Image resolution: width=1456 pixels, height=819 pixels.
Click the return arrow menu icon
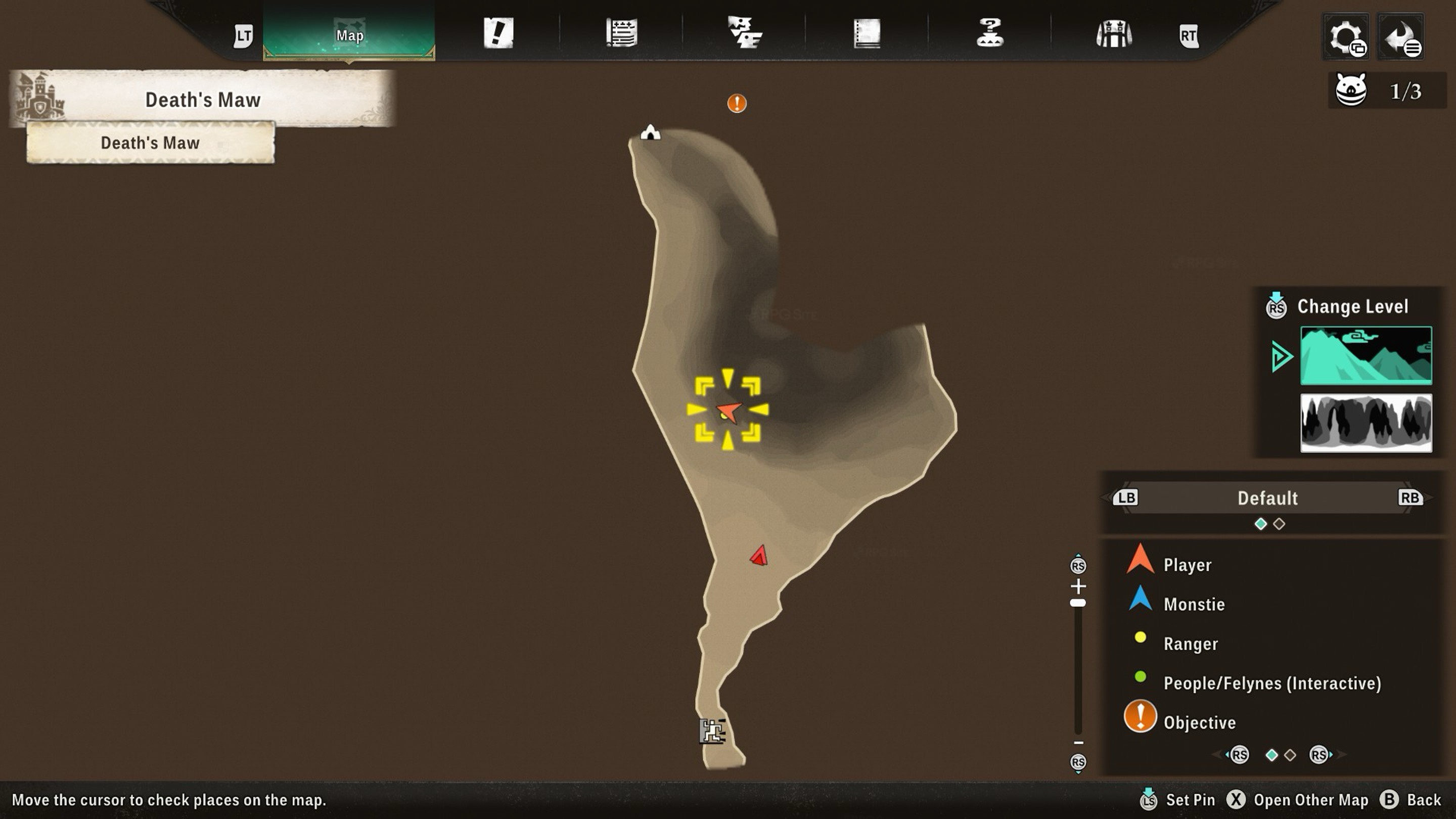click(1400, 37)
